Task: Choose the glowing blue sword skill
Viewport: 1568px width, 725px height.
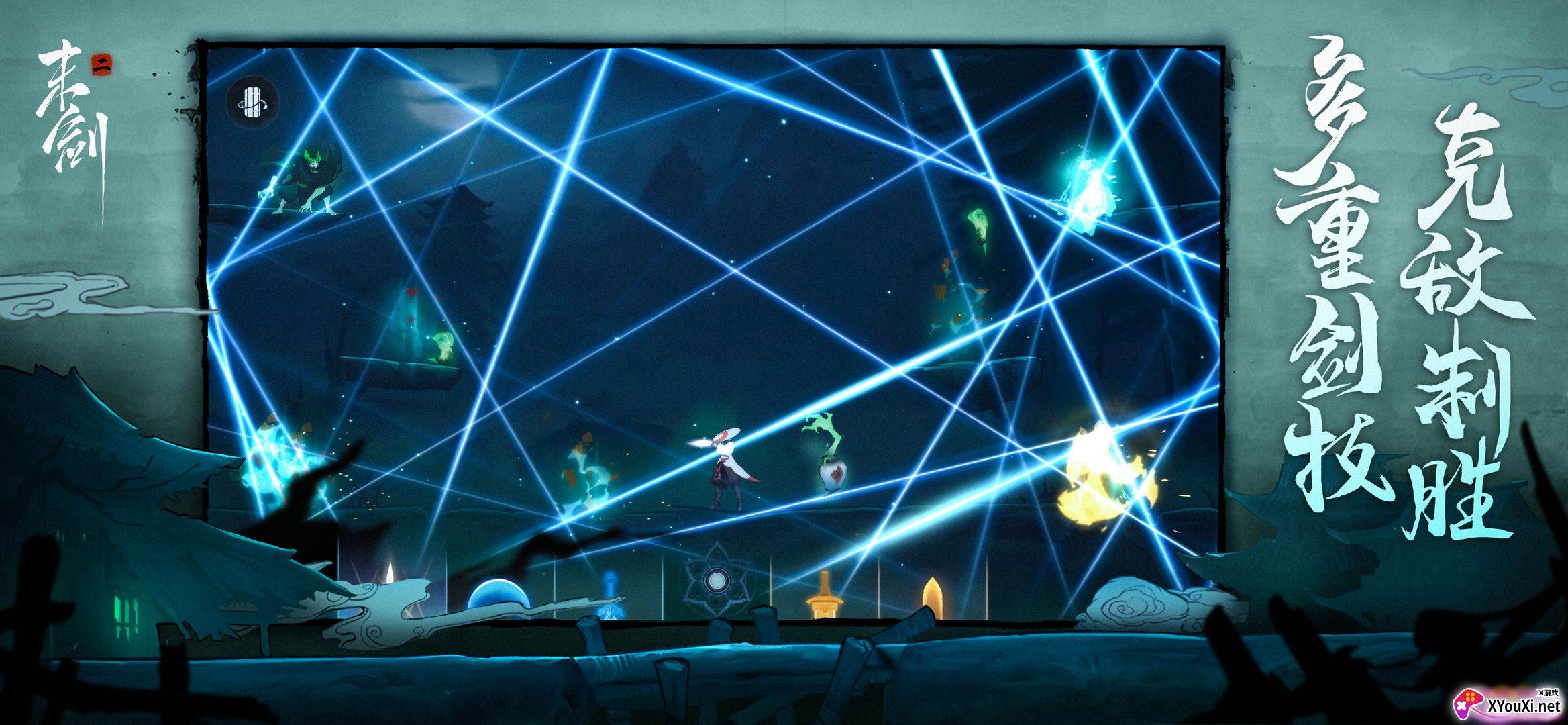Action: click(610, 589)
